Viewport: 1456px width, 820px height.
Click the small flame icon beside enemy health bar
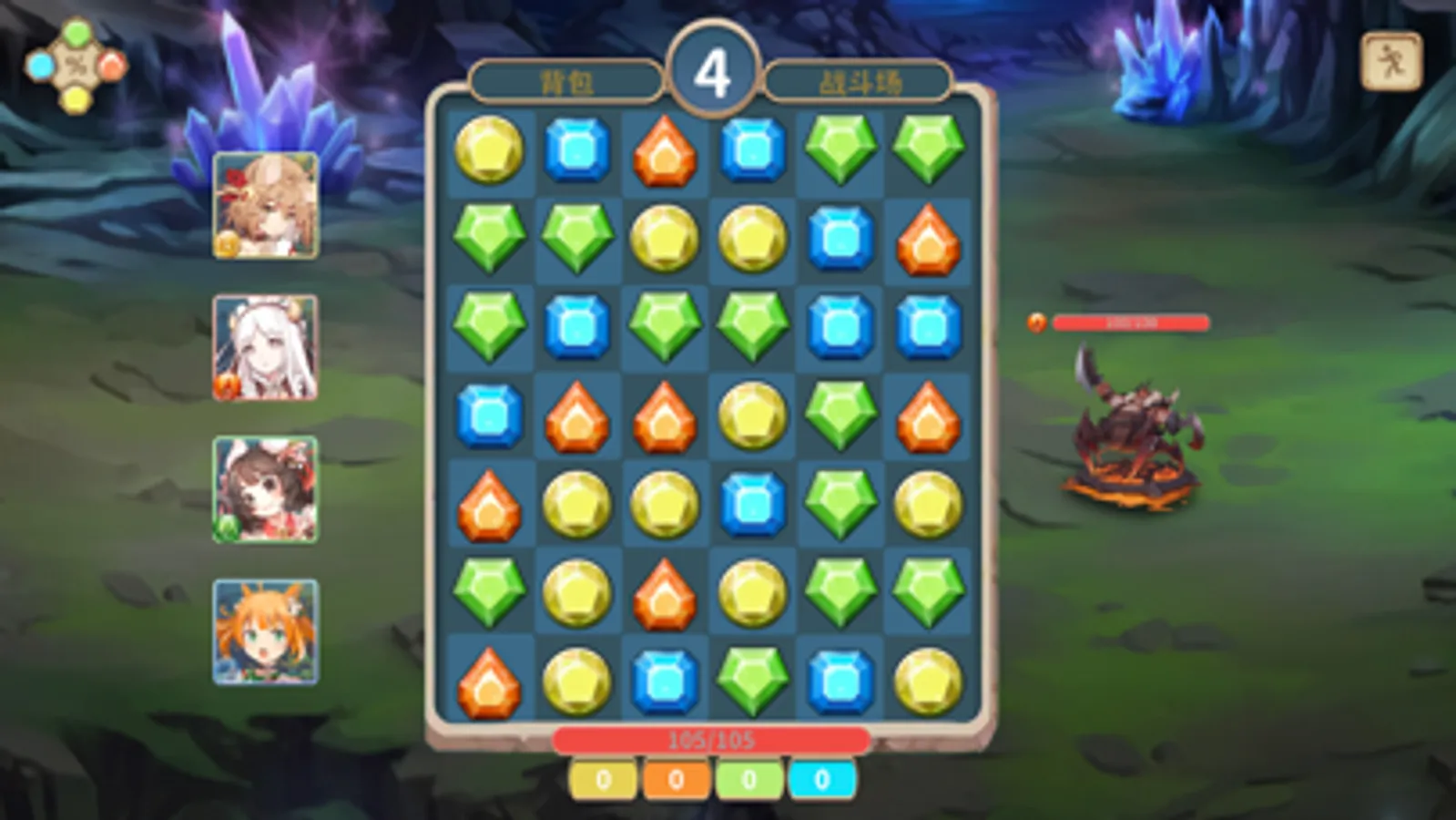1036,321
